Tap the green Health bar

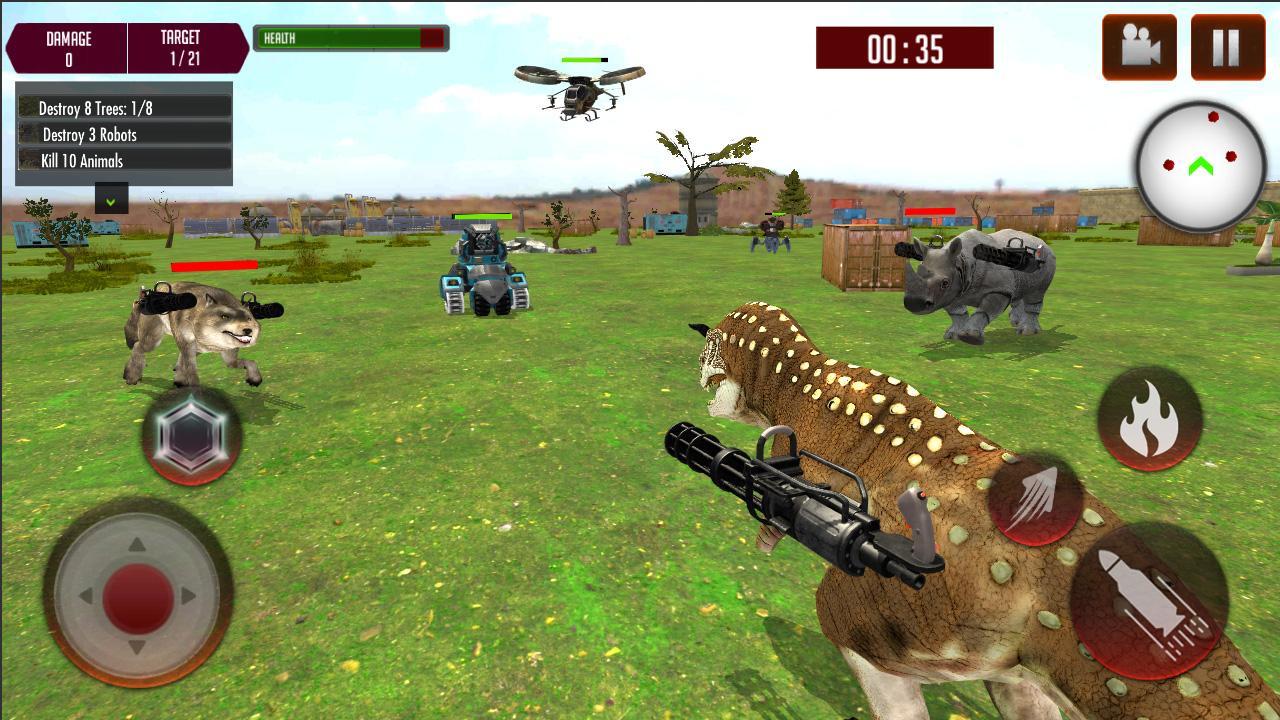[x=340, y=37]
